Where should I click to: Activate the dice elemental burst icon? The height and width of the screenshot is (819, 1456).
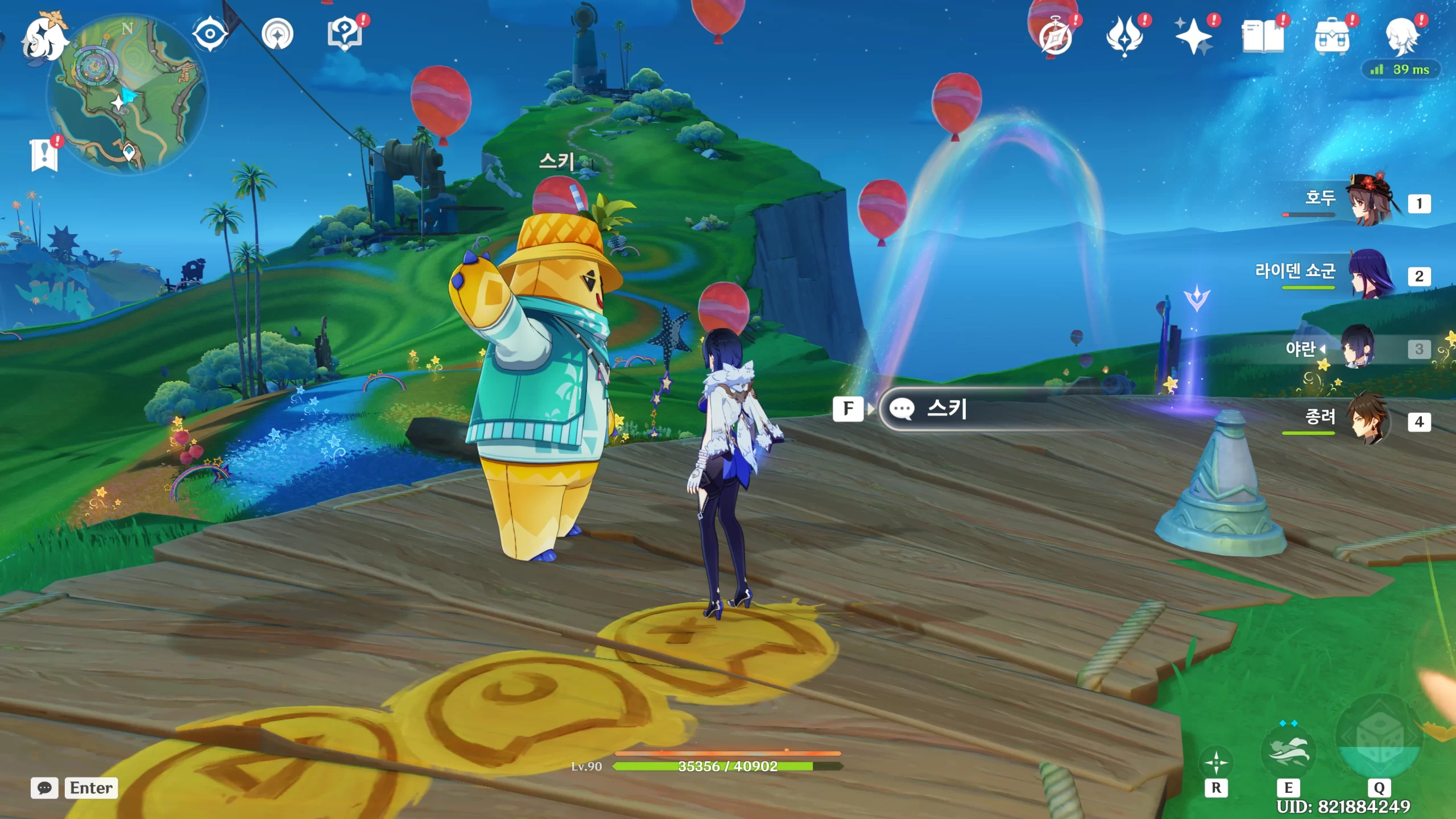tap(1379, 738)
